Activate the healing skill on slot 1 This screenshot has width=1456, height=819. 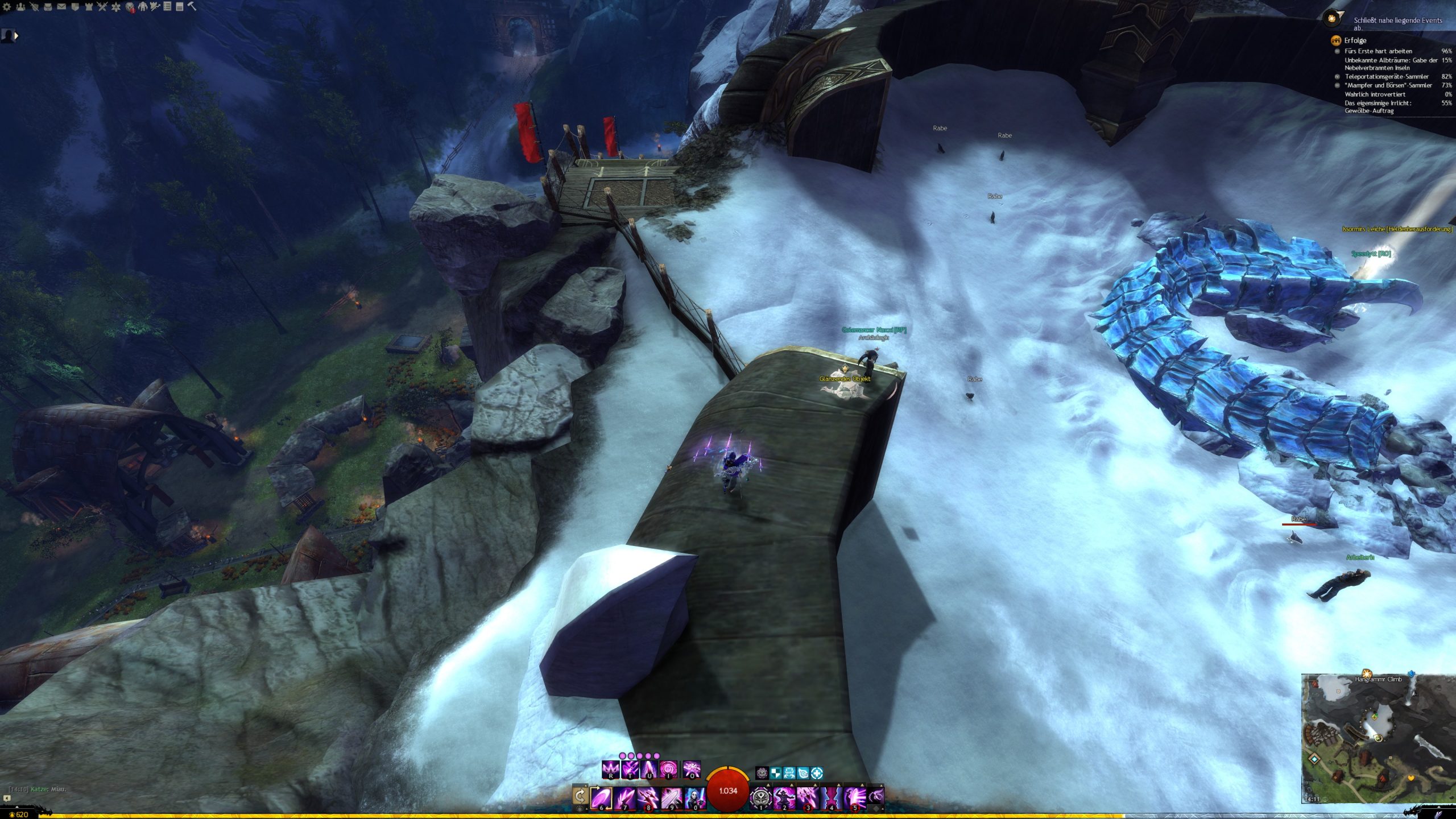[x=761, y=797]
